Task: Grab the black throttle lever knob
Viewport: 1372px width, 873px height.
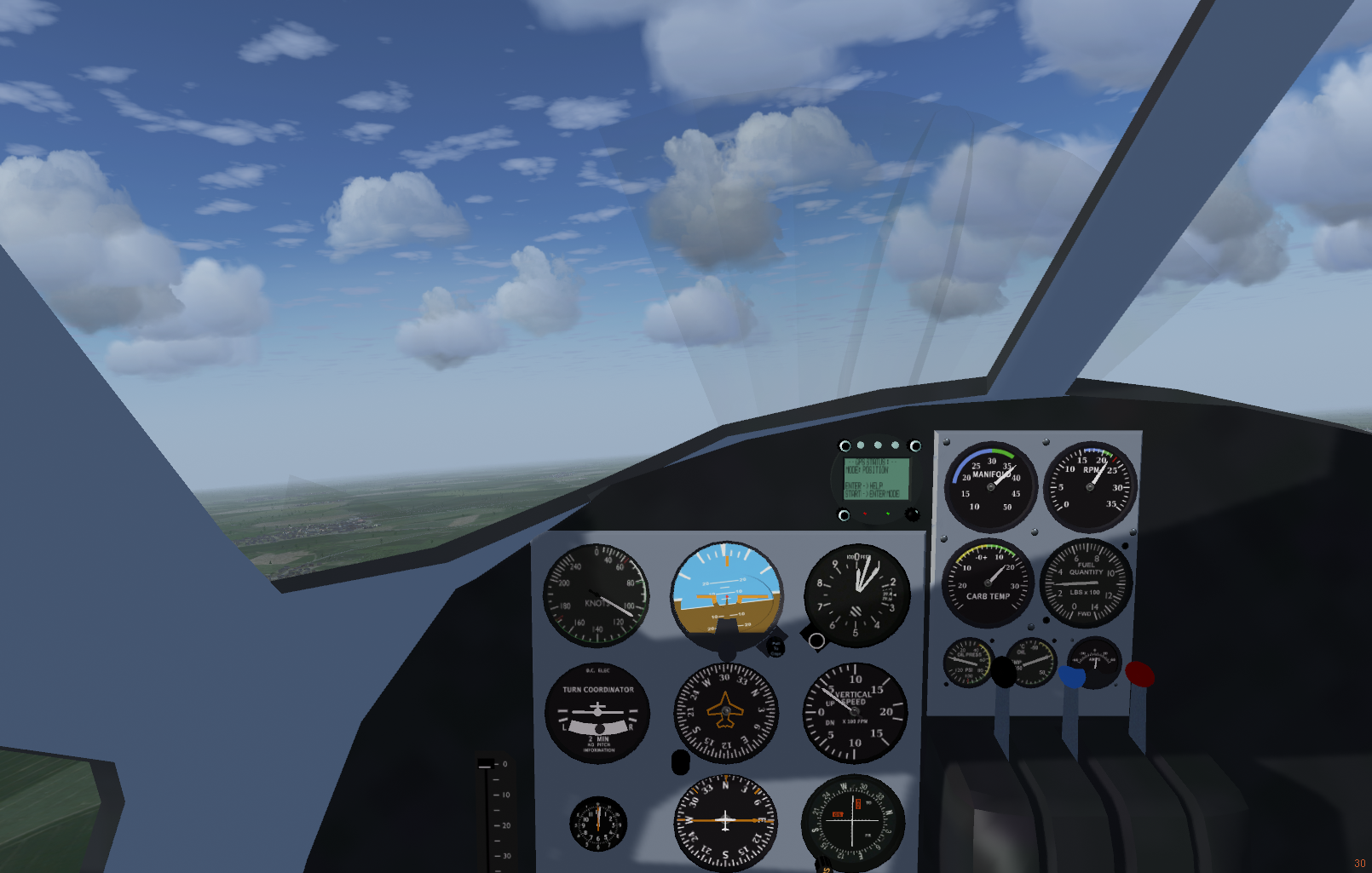Action: click(1003, 673)
